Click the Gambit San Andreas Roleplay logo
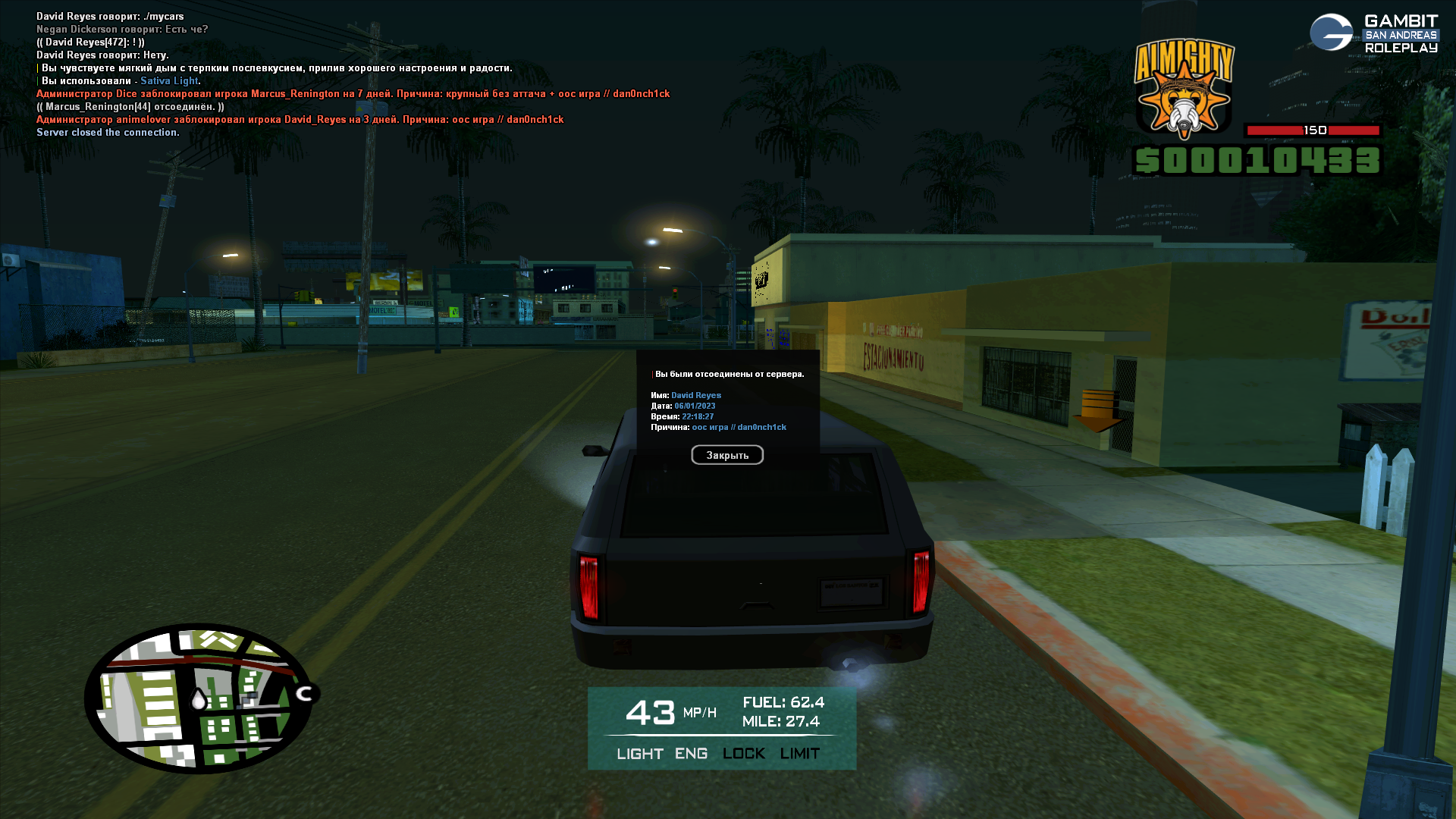 tap(1373, 34)
